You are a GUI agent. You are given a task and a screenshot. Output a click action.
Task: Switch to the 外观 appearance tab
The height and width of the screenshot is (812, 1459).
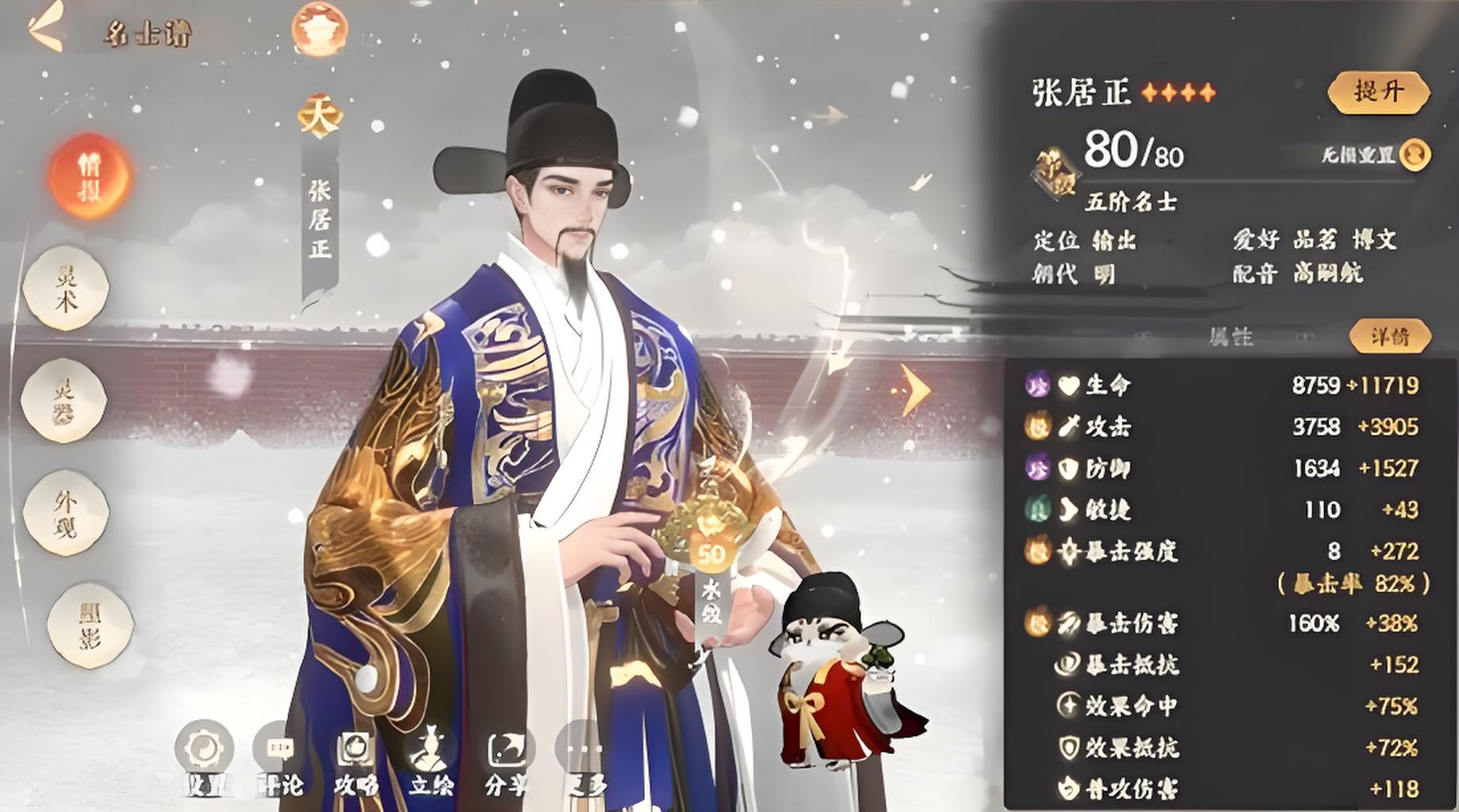tap(66, 511)
